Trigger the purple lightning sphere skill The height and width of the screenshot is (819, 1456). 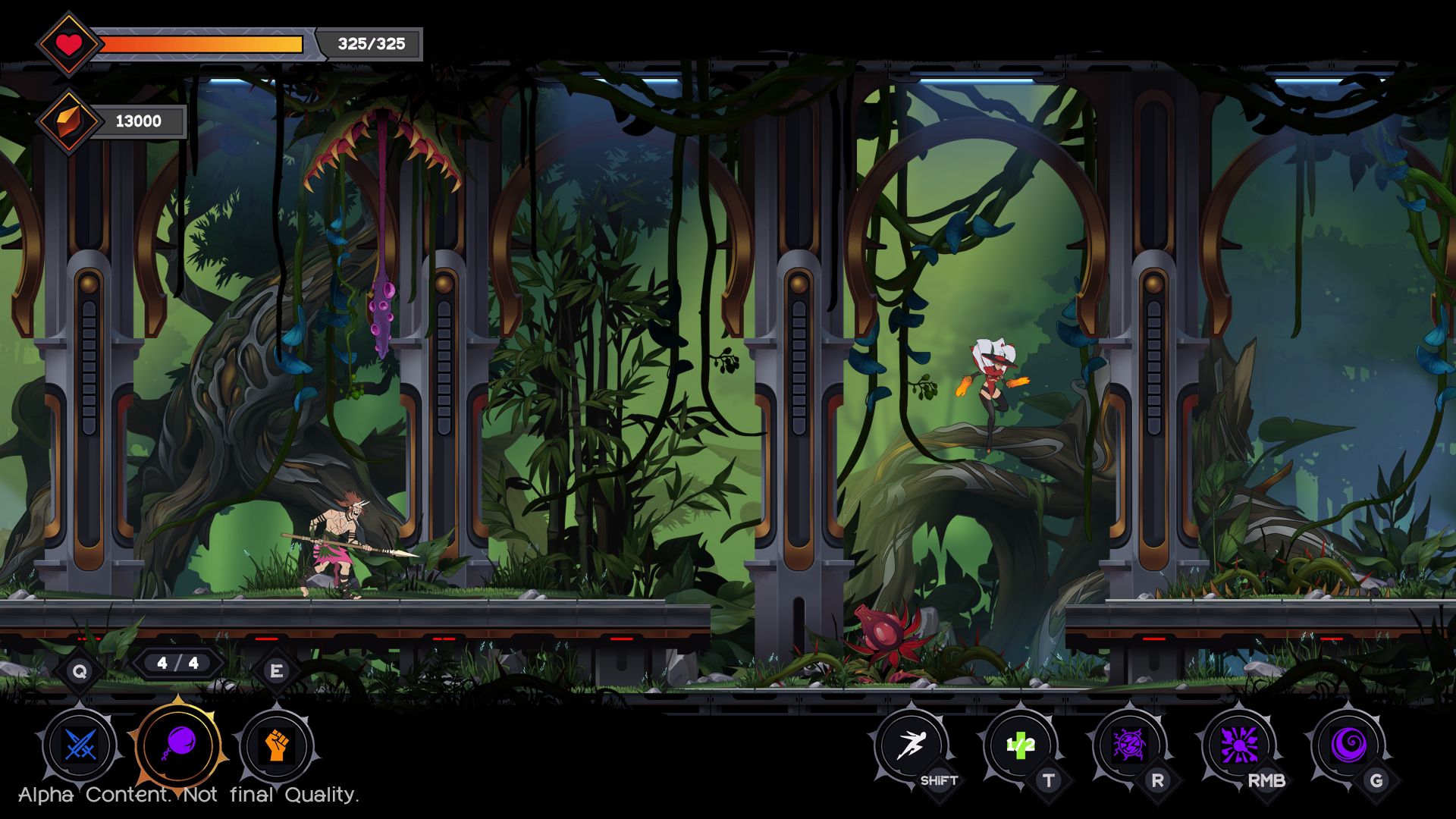point(1129,745)
